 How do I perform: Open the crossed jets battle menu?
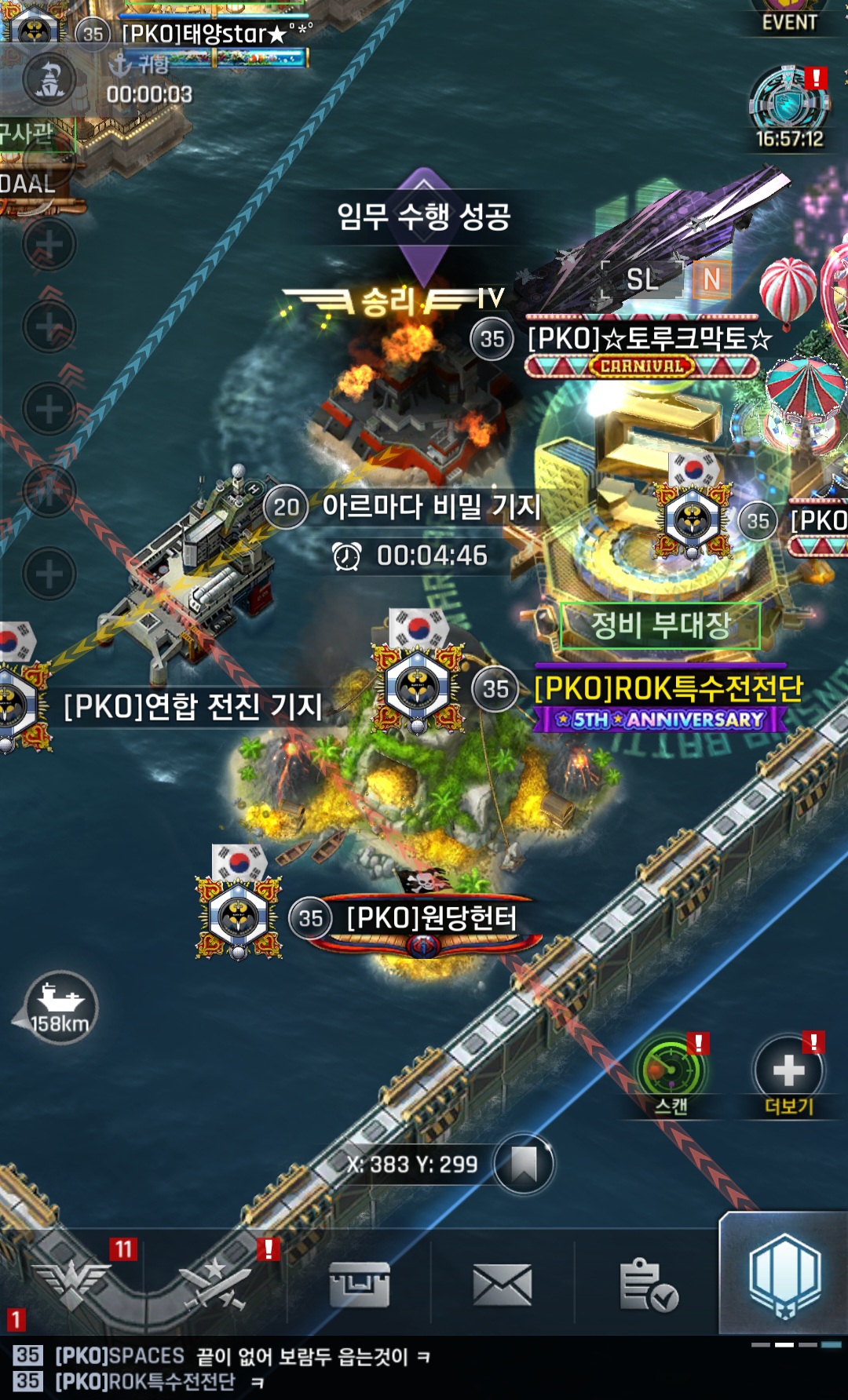pos(215,1285)
